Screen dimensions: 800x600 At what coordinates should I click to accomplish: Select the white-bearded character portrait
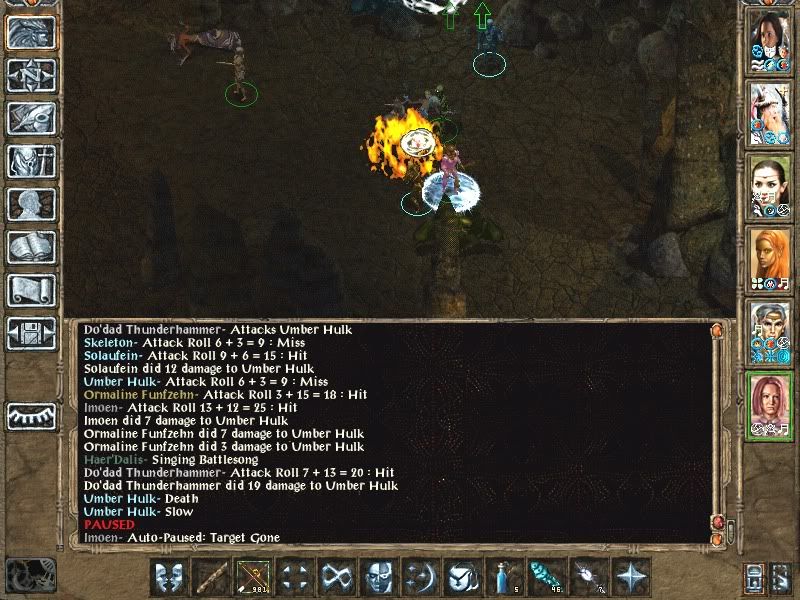pyautogui.click(x=768, y=112)
